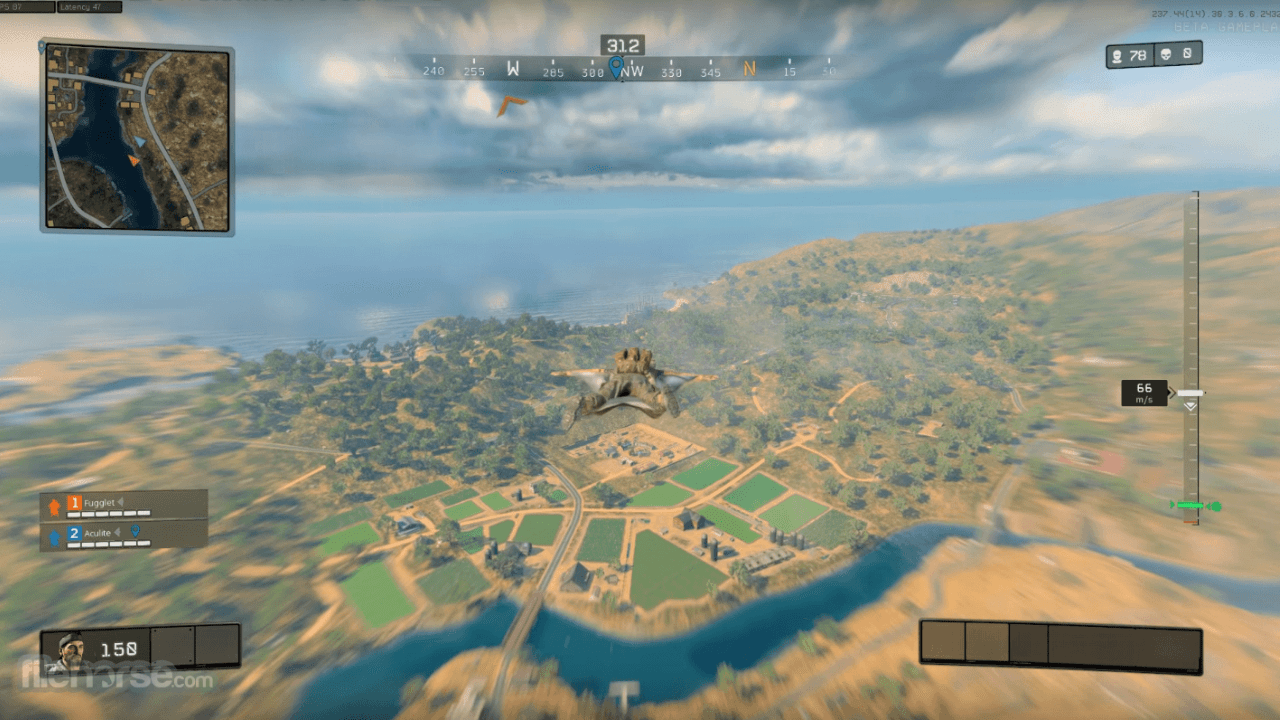This screenshot has height=720, width=1280.
Task: Open the minimap in the corner
Action: (x=136, y=137)
